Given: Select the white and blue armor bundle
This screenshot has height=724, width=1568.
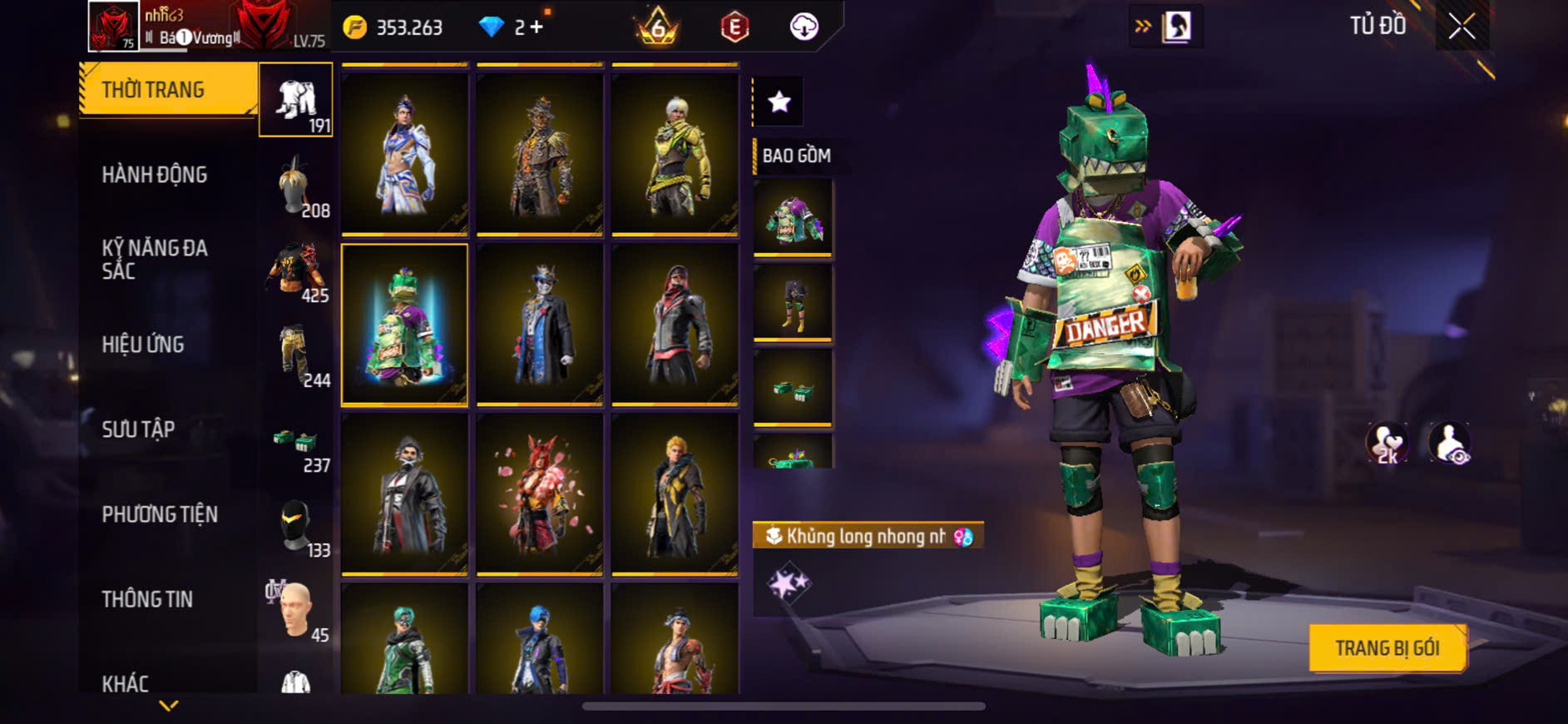Looking at the screenshot, I should [x=404, y=154].
